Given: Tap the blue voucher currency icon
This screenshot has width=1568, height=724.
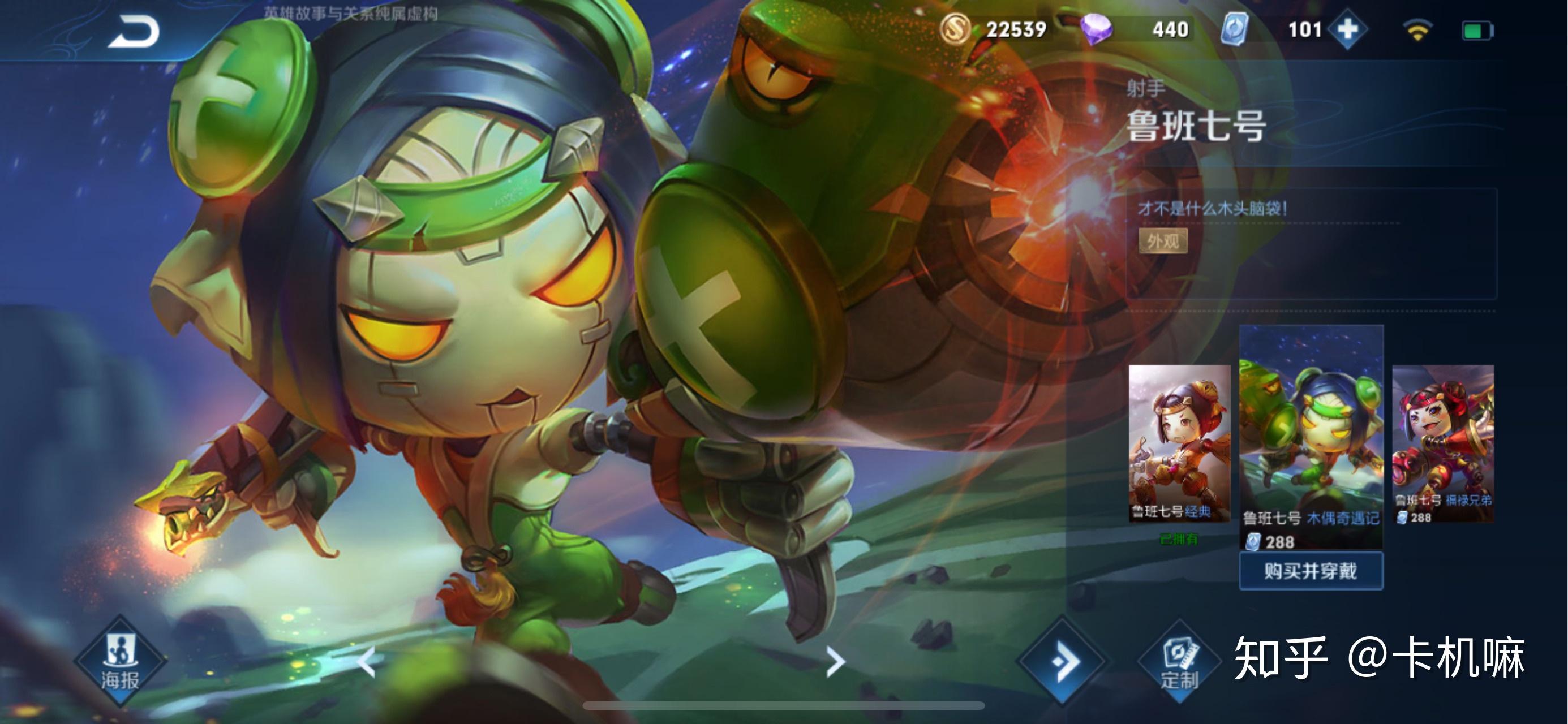Looking at the screenshot, I should pyautogui.click(x=1235, y=29).
